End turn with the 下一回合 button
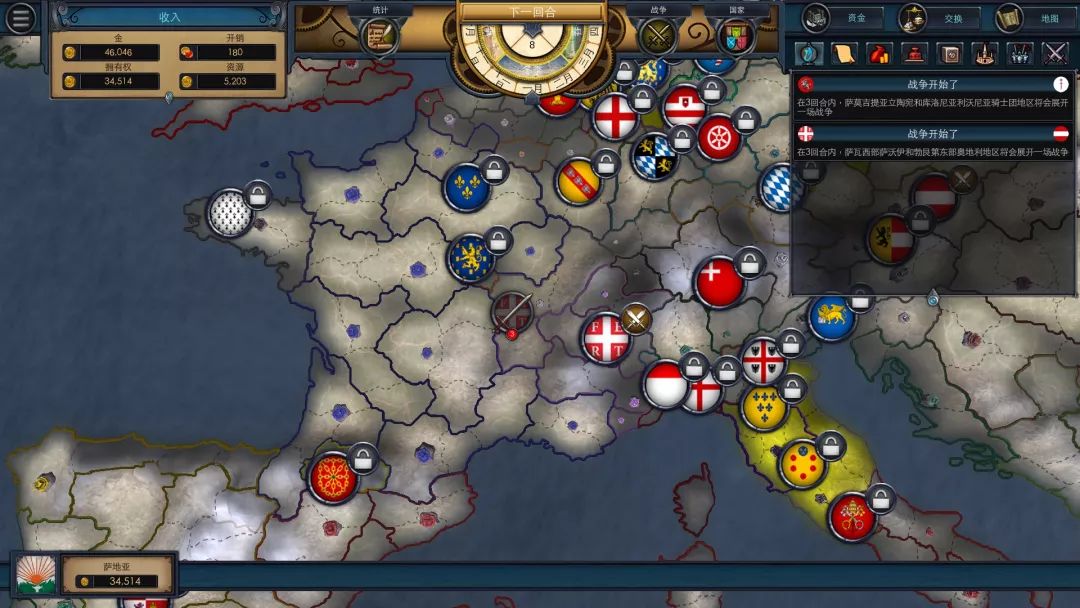The height and width of the screenshot is (608, 1080). click(x=532, y=12)
